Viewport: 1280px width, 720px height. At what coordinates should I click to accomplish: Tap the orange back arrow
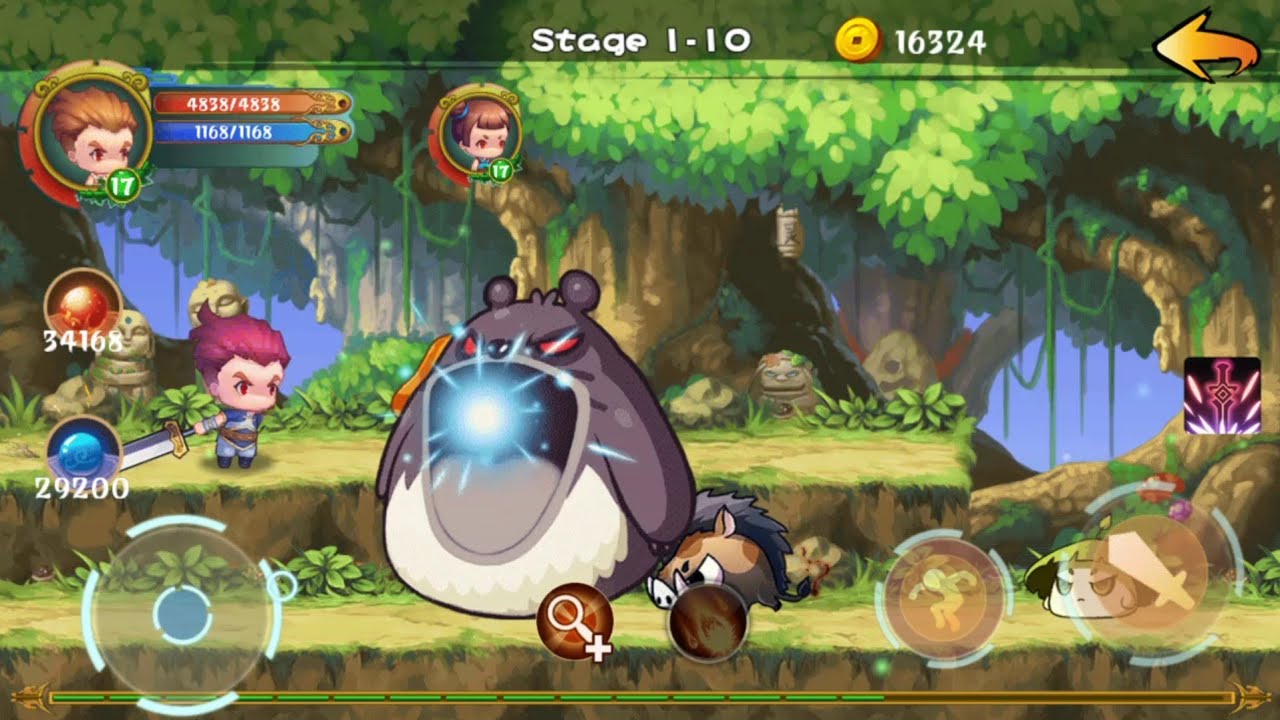[x=1205, y=45]
